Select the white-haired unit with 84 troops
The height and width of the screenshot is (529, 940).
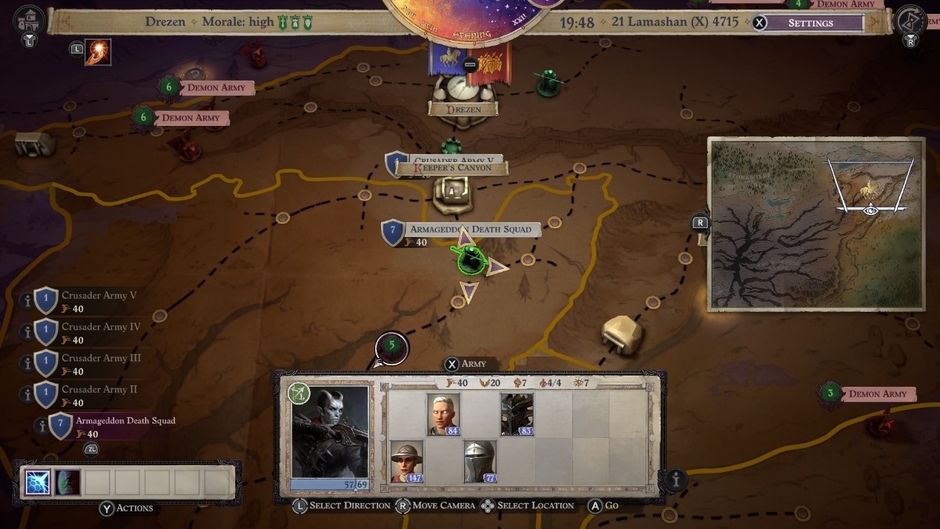click(x=443, y=414)
